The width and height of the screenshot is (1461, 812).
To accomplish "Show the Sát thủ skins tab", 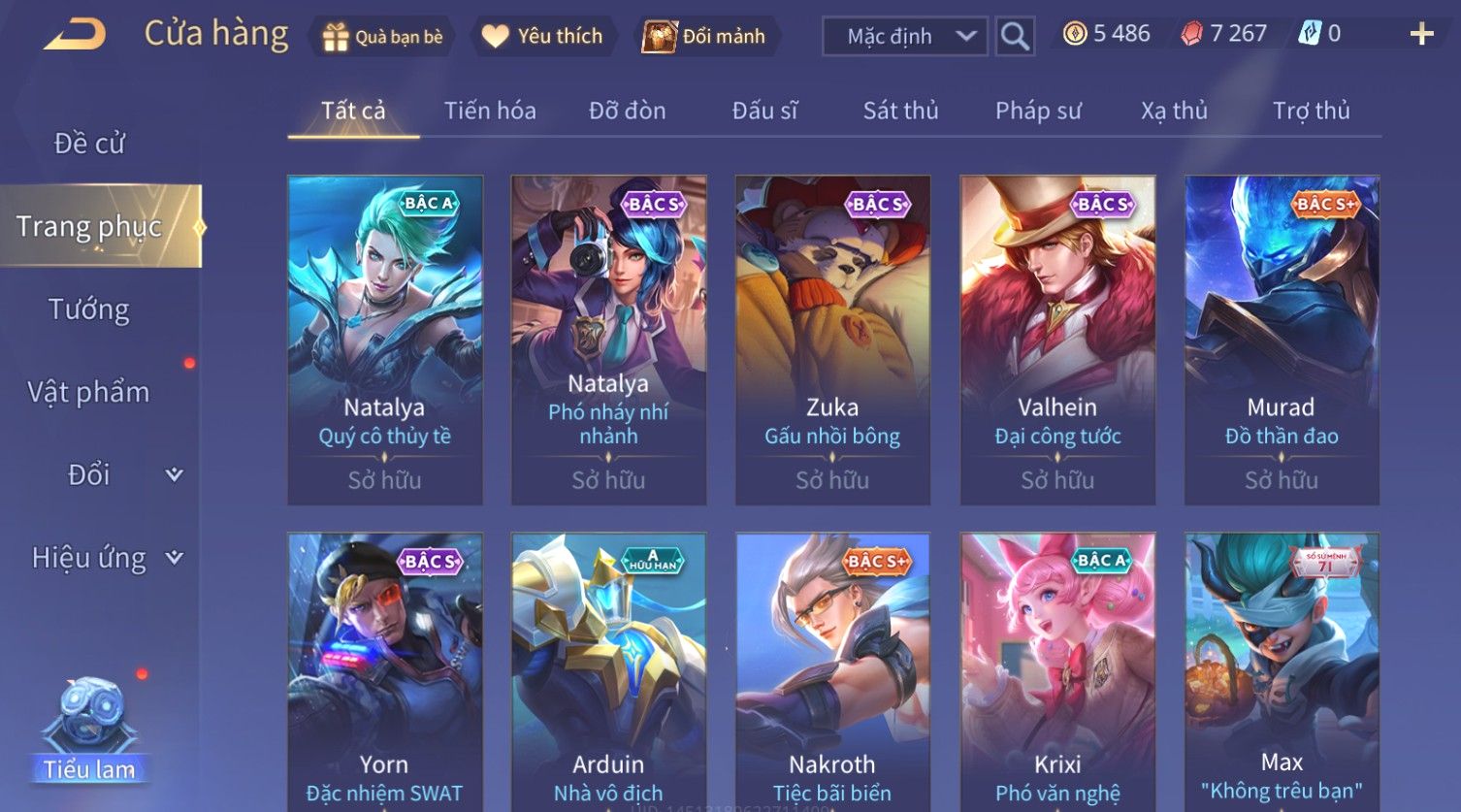I will 900,111.
